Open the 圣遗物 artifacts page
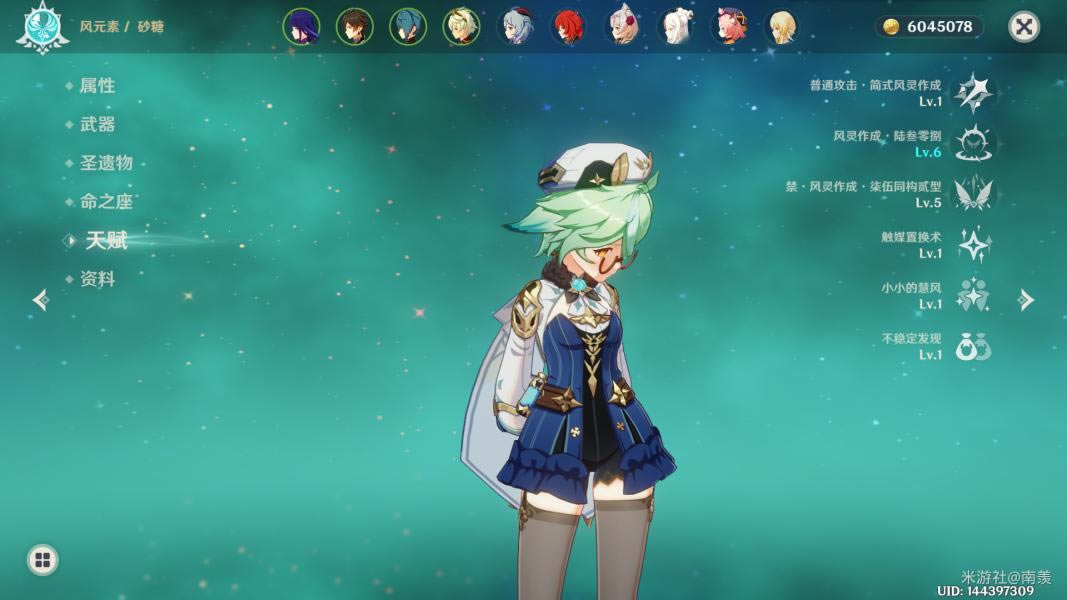Viewport: 1067px width, 600px height. point(106,163)
